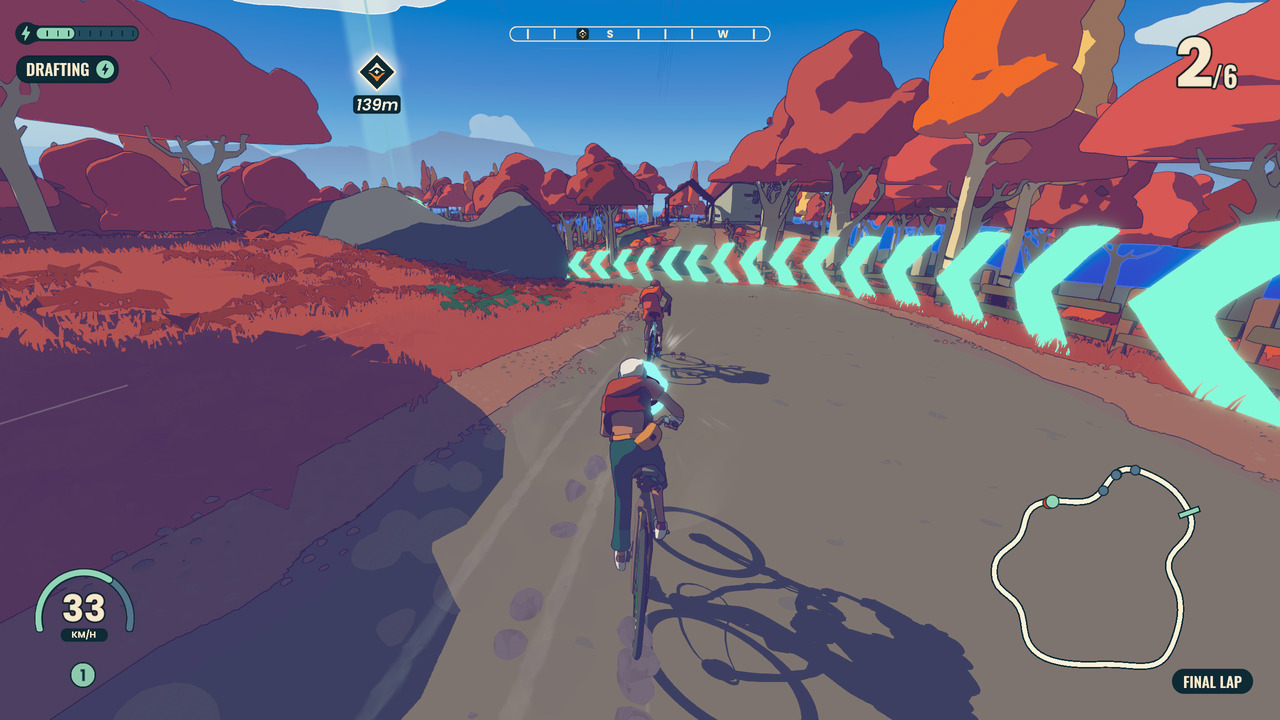
Task: Click the Final Lap label
Action: click(1212, 682)
